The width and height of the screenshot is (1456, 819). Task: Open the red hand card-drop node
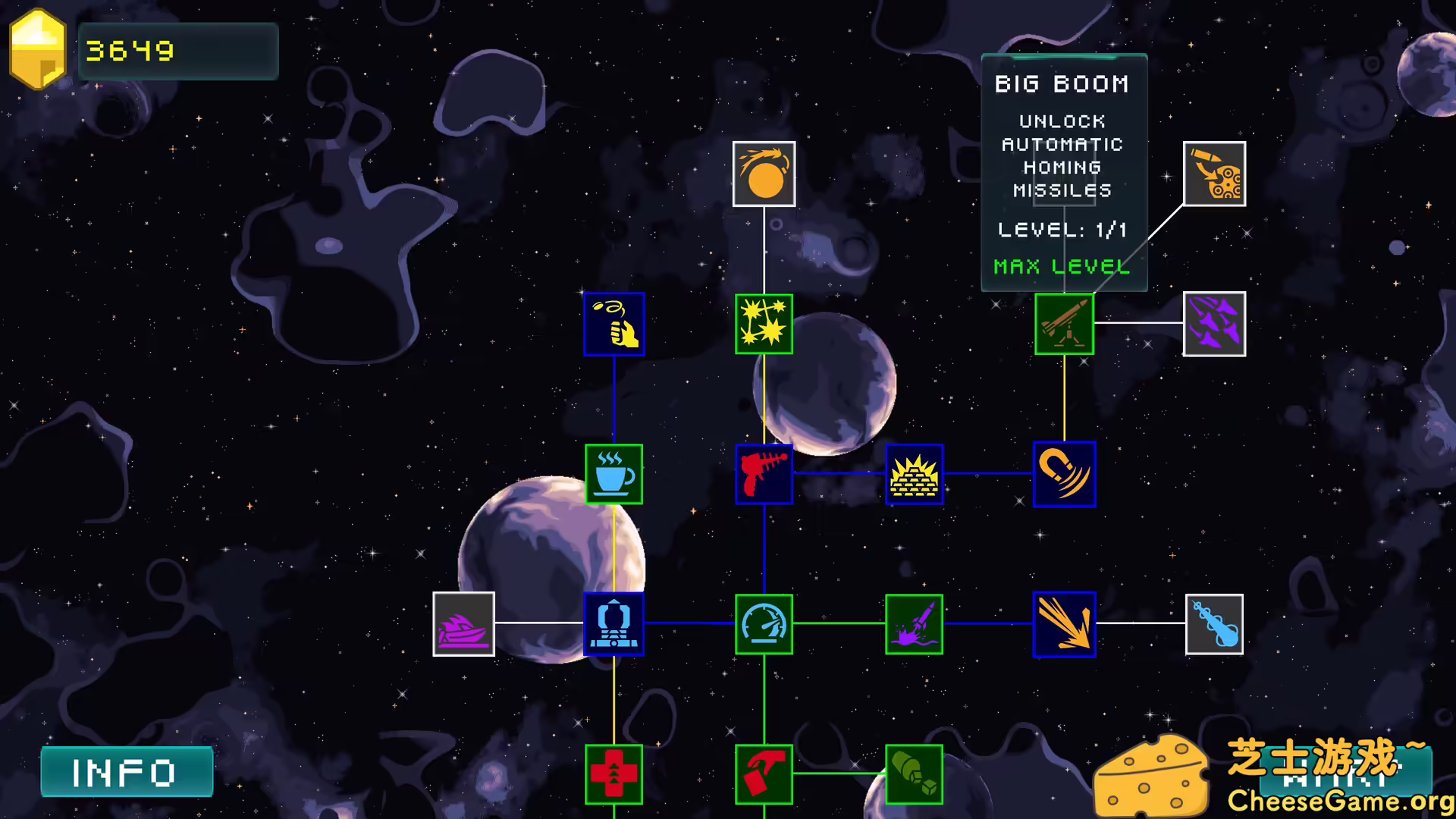(764, 773)
